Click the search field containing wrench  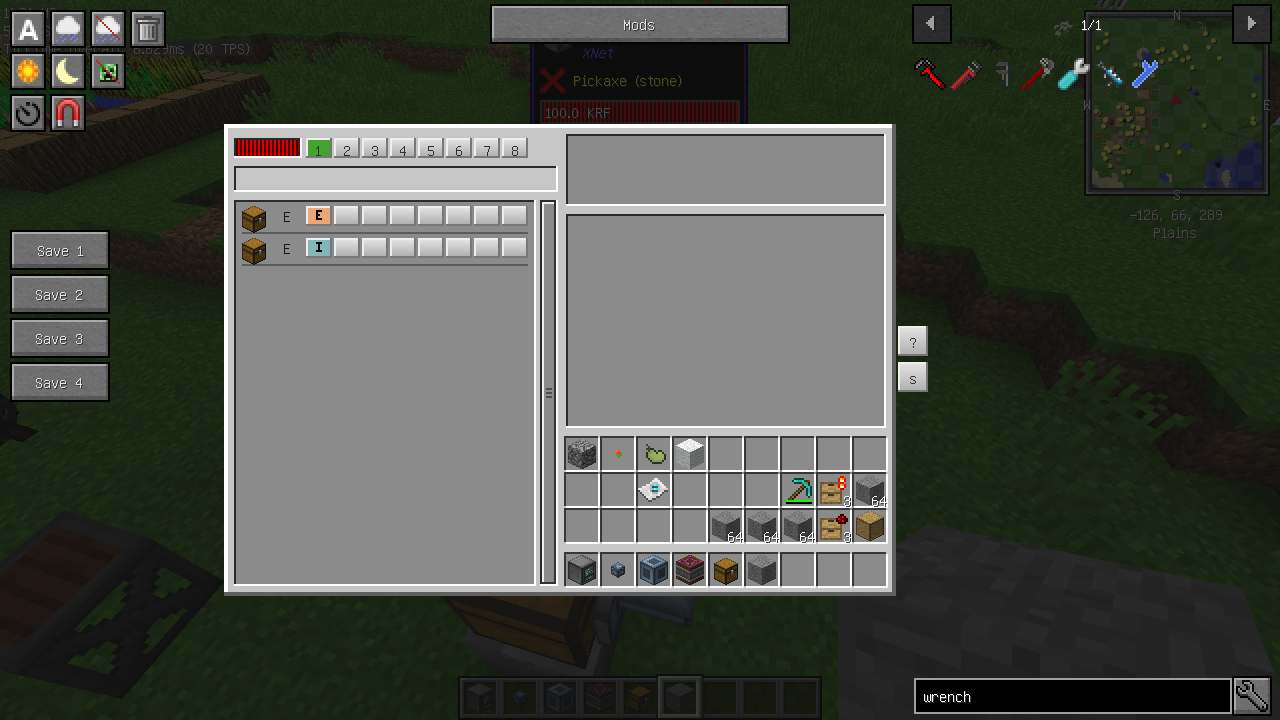(x=1070, y=696)
